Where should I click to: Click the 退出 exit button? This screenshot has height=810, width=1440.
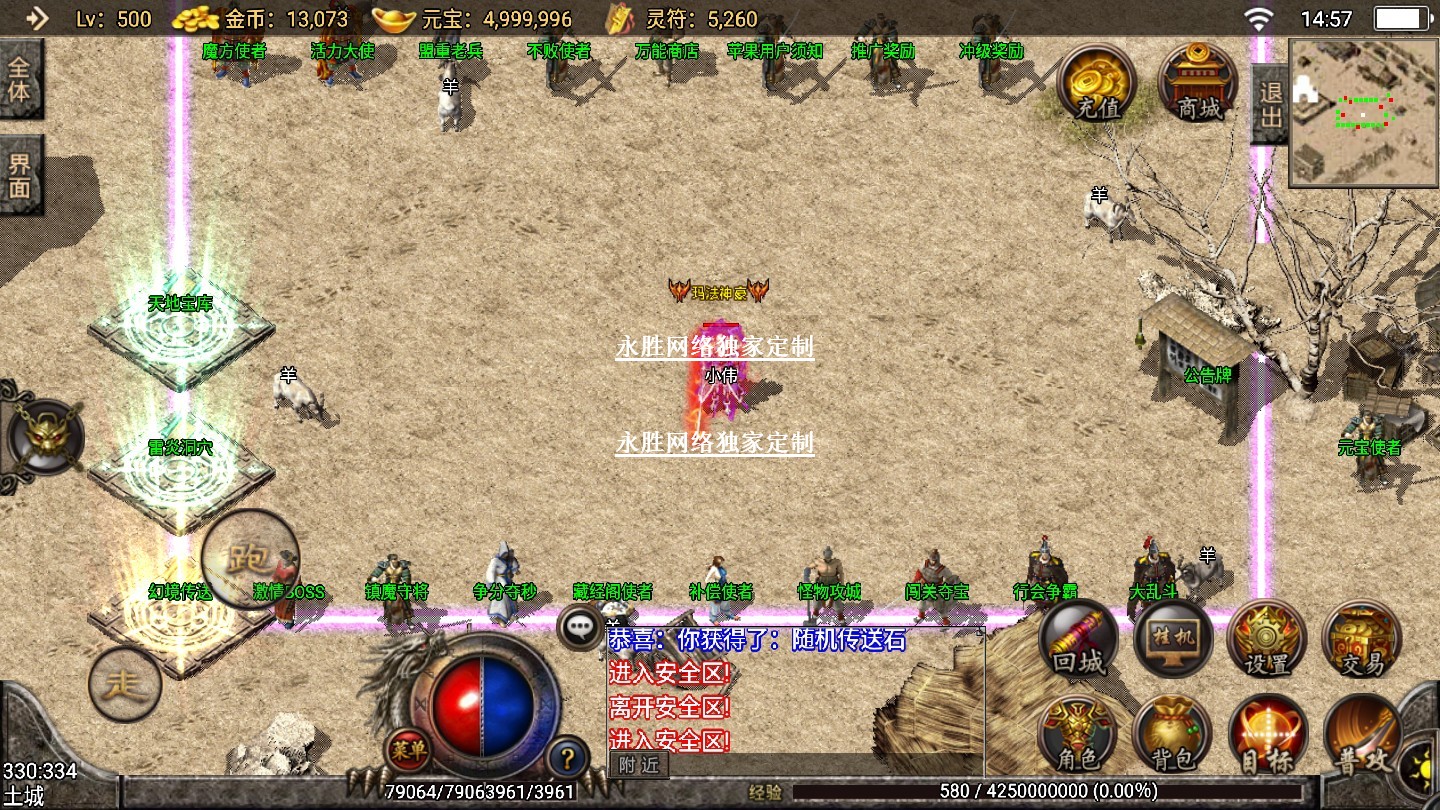(1270, 104)
